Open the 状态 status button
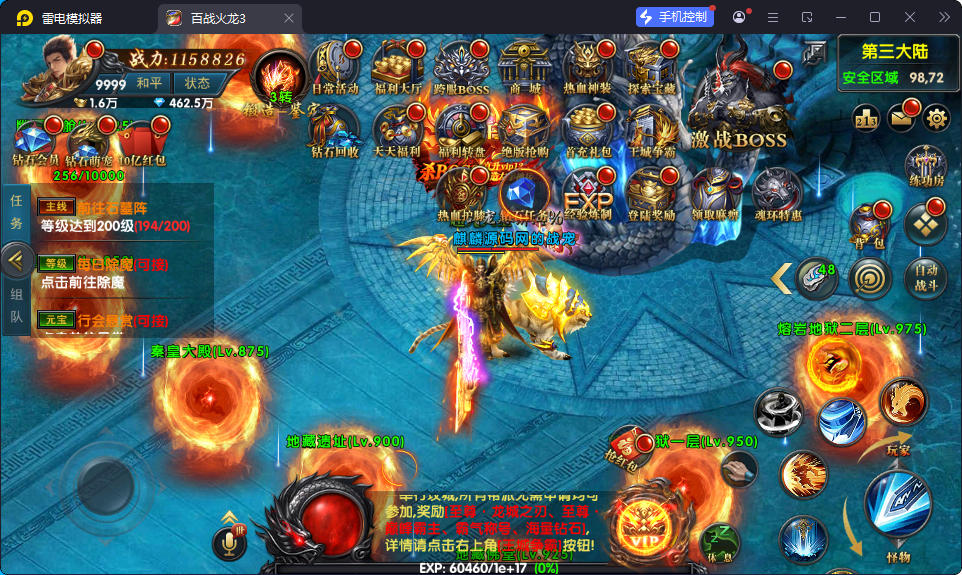Image resolution: width=962 pixels, height=575 pixels. 197,83
